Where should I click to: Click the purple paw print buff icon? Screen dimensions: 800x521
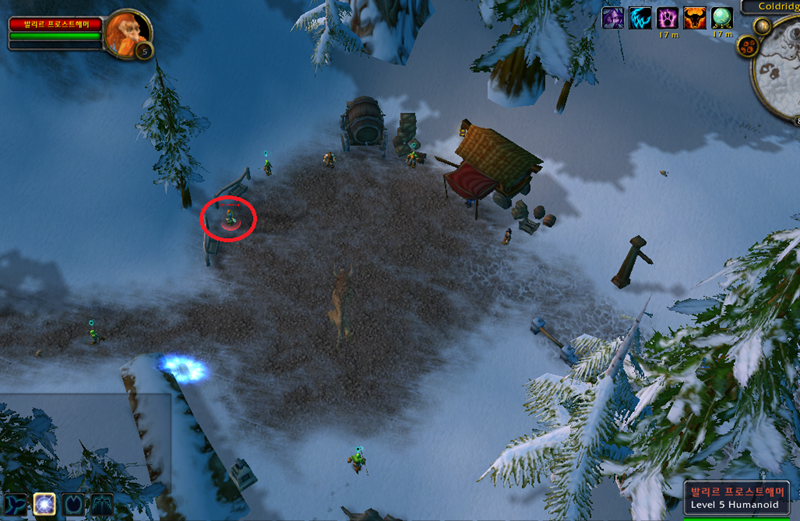pyautogui.click(x=668, y=18)
